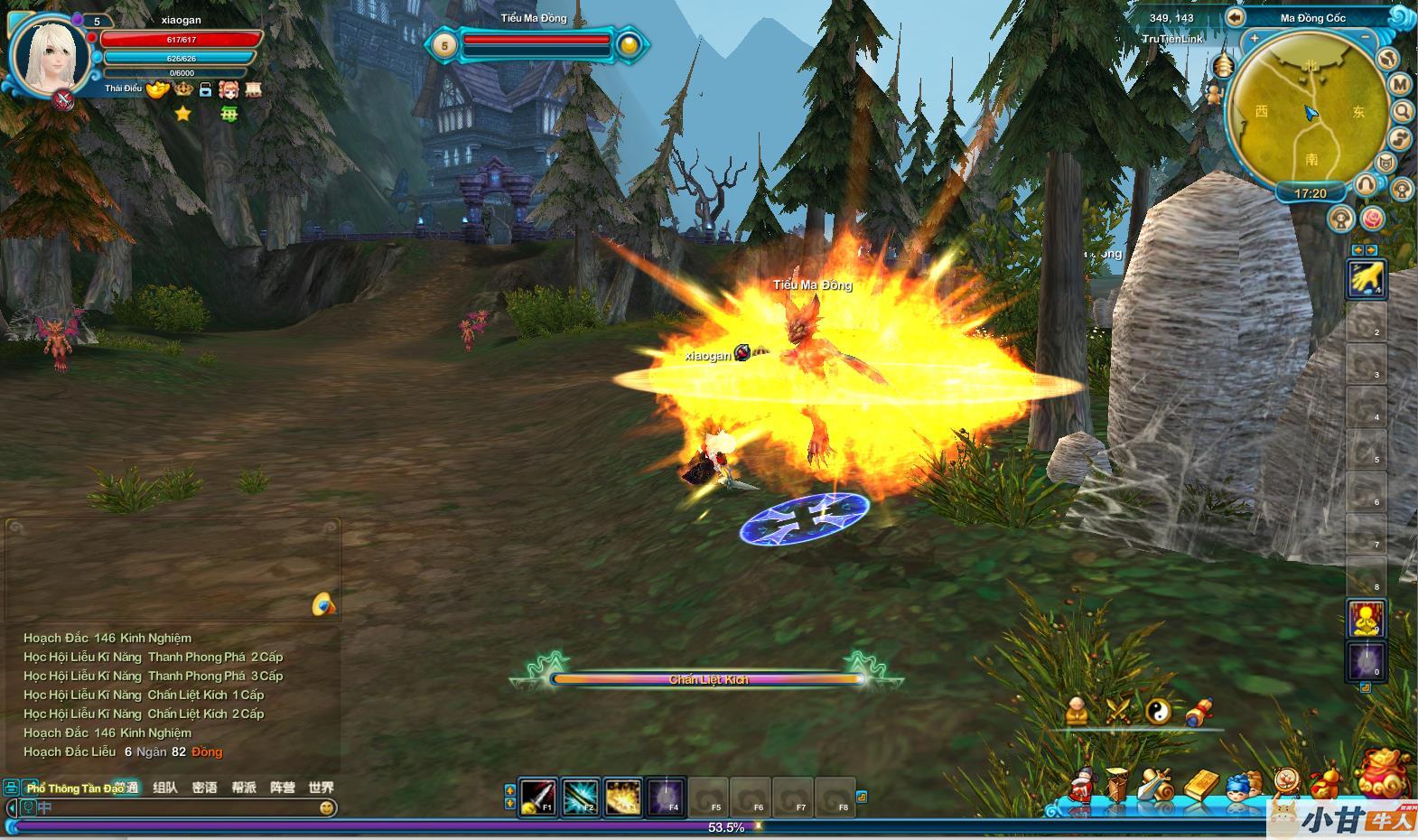Open the yin-yang symbol menu icon
The width and height of the screenshot is (1418, 840).
pyautogui.click(x=1158, y=711)
